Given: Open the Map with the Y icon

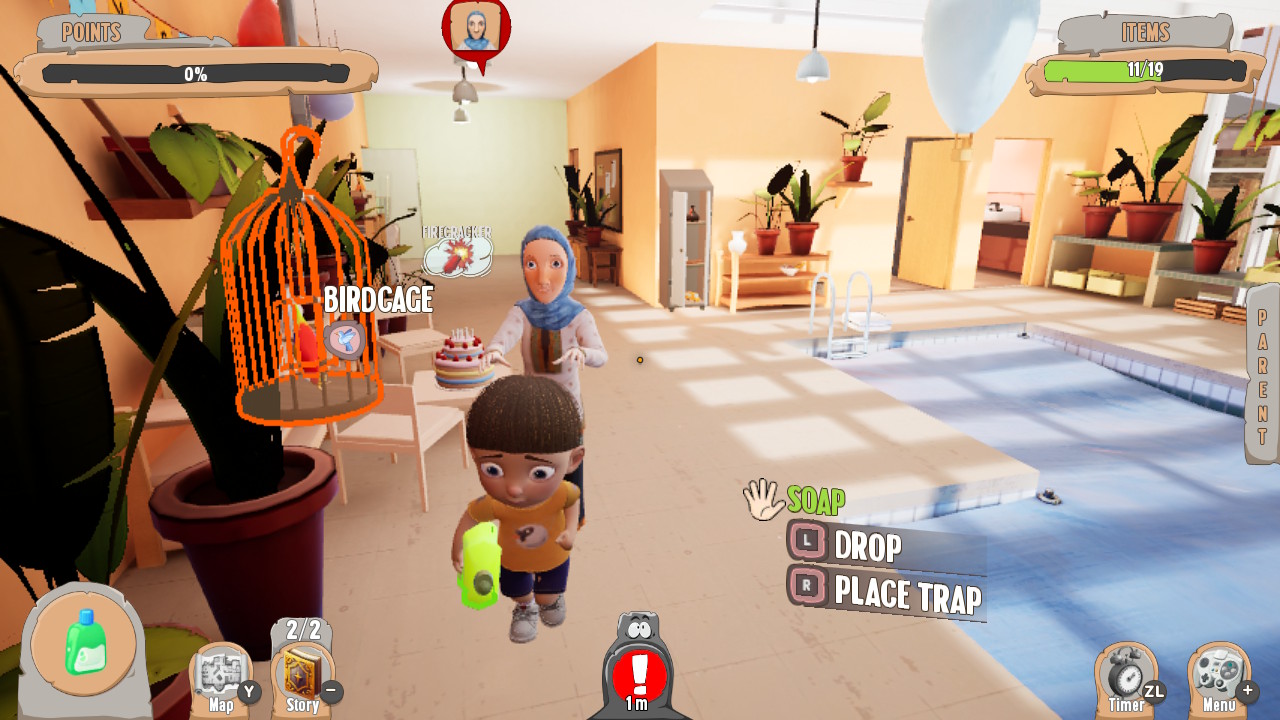Looking at the screenshot, I should tap(222, 670).
